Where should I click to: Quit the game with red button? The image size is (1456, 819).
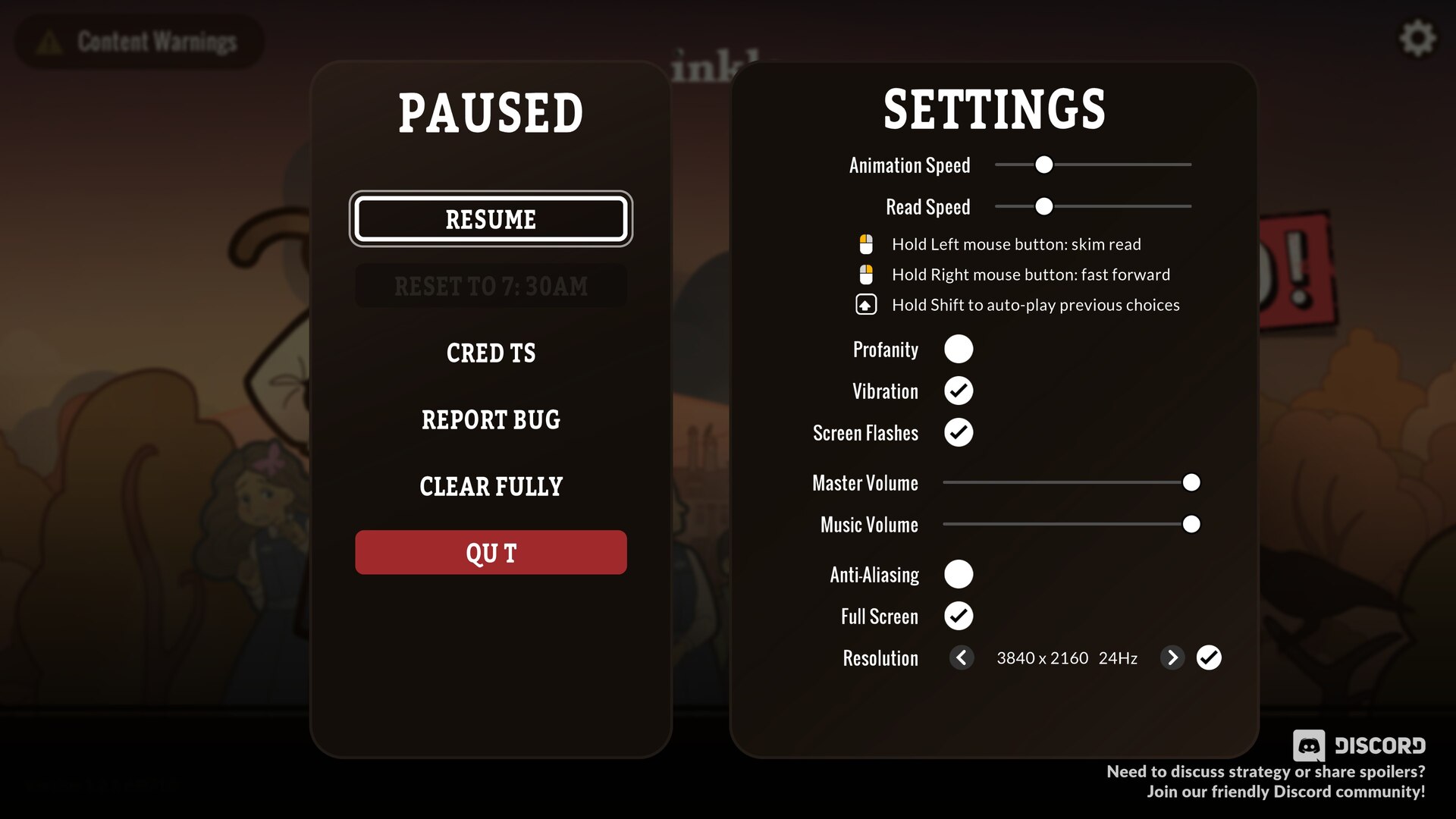(491, 553)
